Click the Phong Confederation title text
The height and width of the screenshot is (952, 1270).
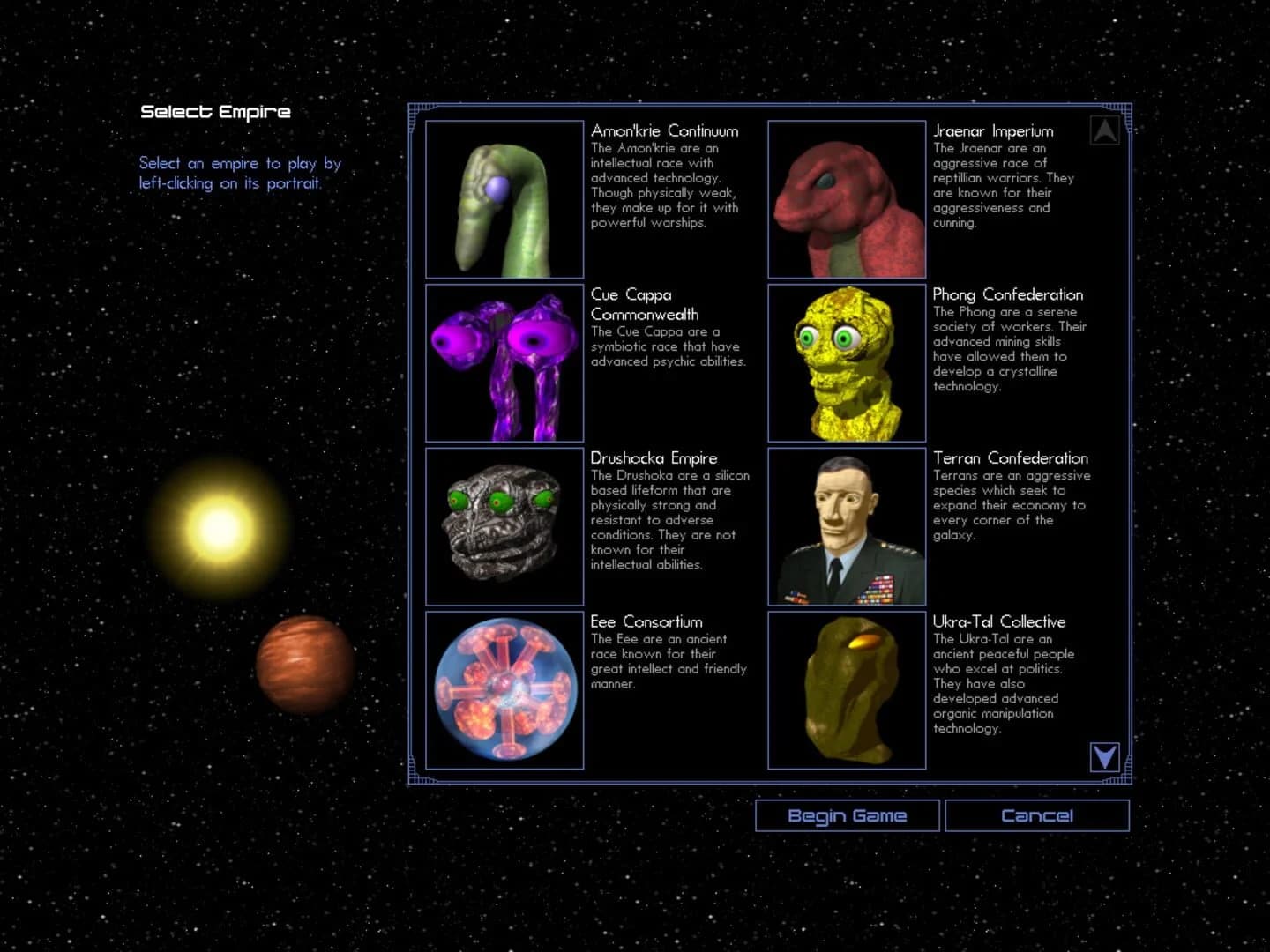(x=1008, y=294)
